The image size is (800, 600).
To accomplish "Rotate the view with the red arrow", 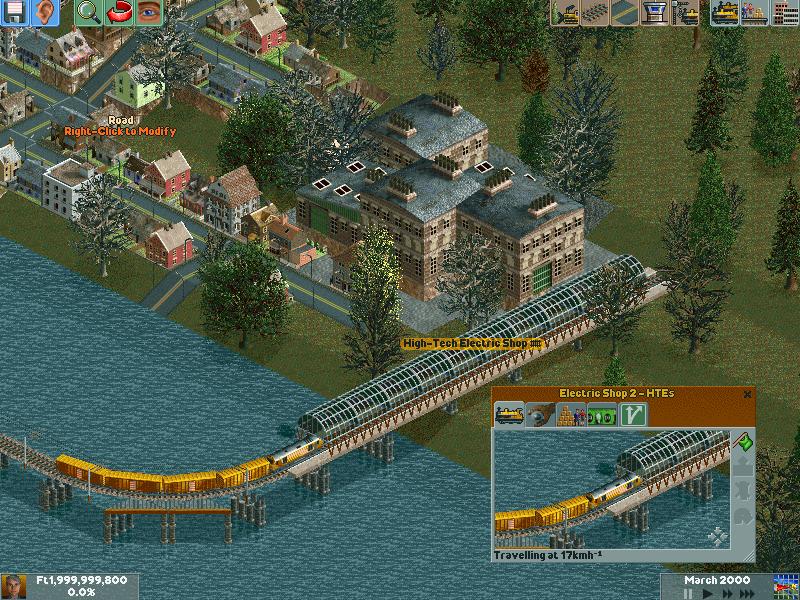I will pos(118,13).
